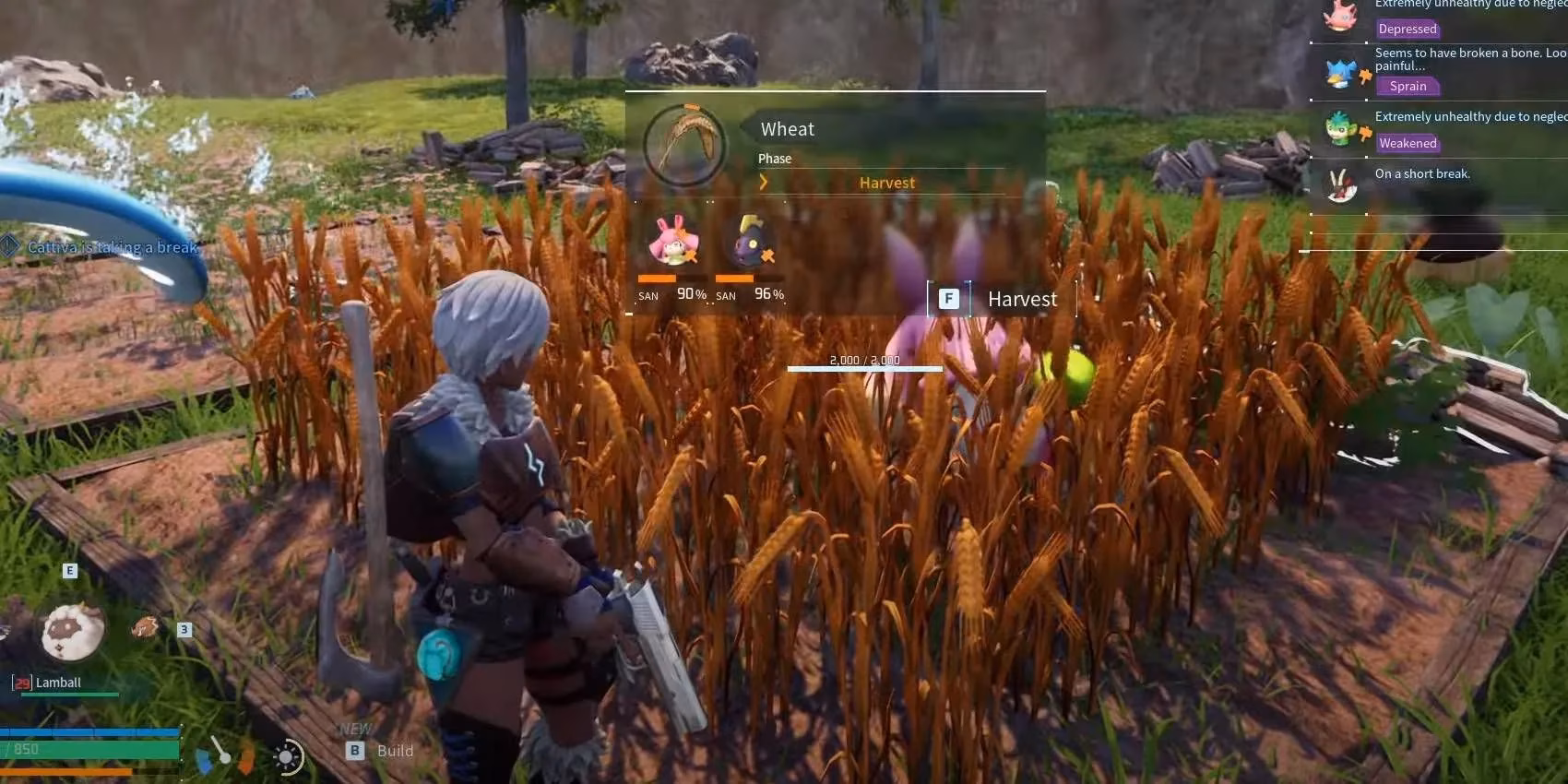Select the Wheat crop icon
1568x784 pixels.
pyautogui.click(x=683, y=143)
